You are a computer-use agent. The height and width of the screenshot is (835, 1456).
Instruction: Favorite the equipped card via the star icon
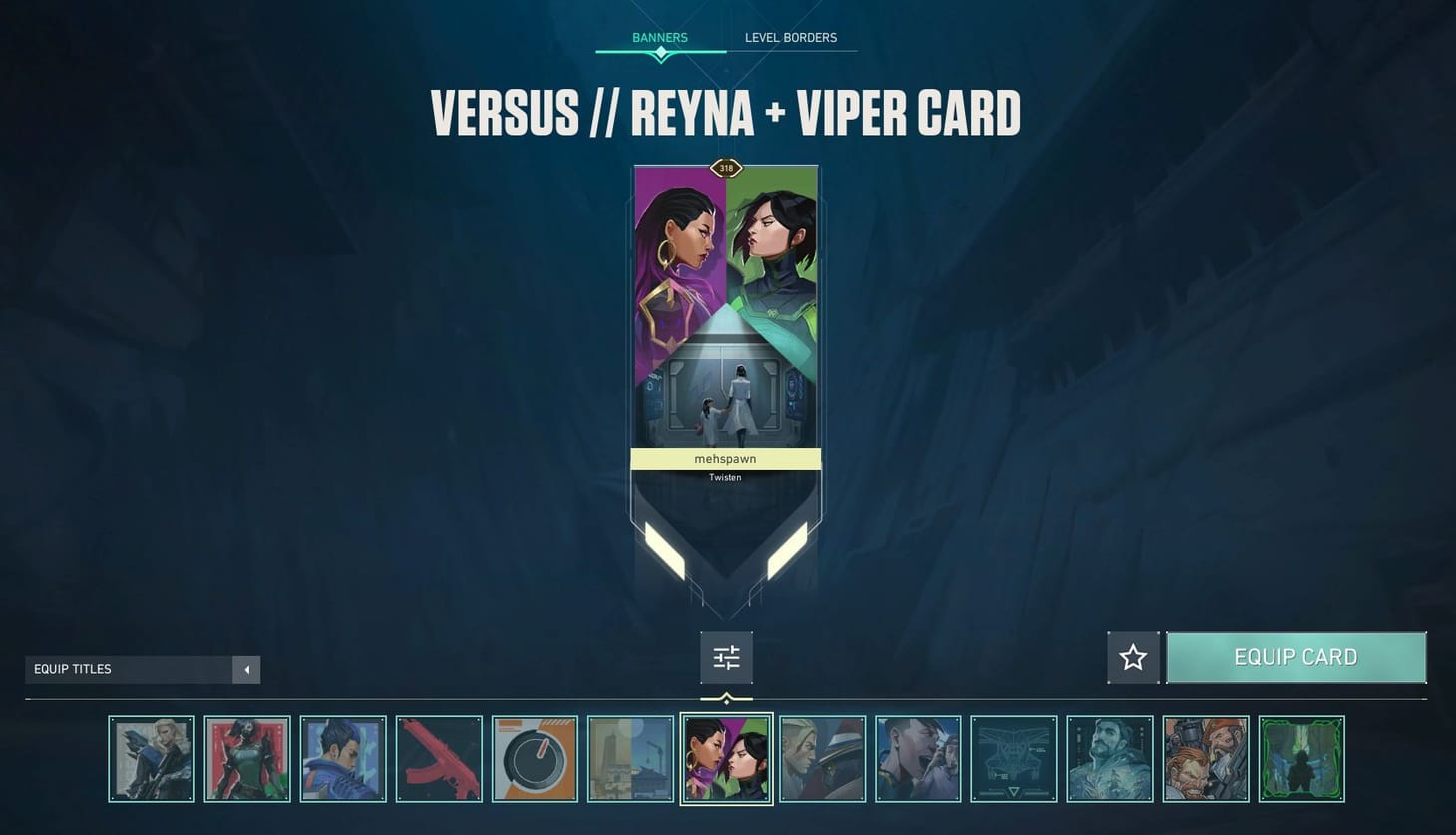click(1133, 657)
